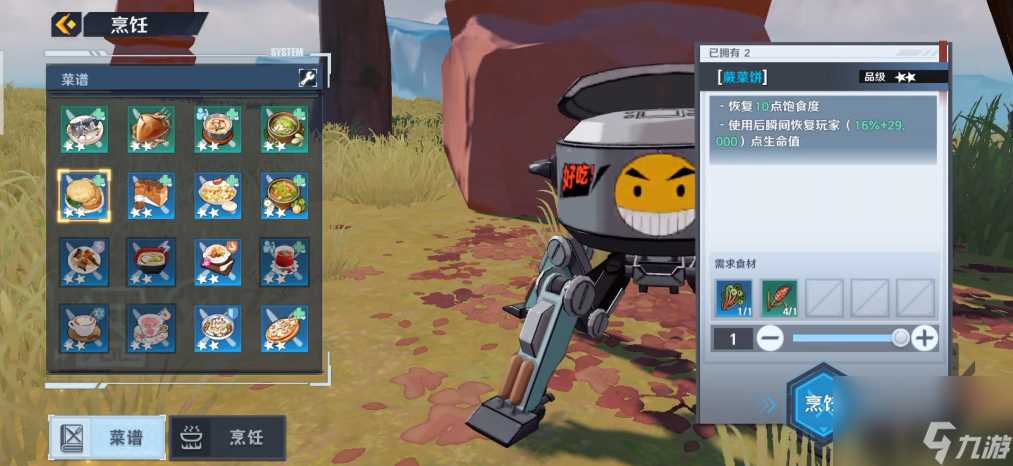The height and width of the screenshot is (466, 1013).
Task: Select the roast chicken recipe
Action: click(x=151, y=129)
